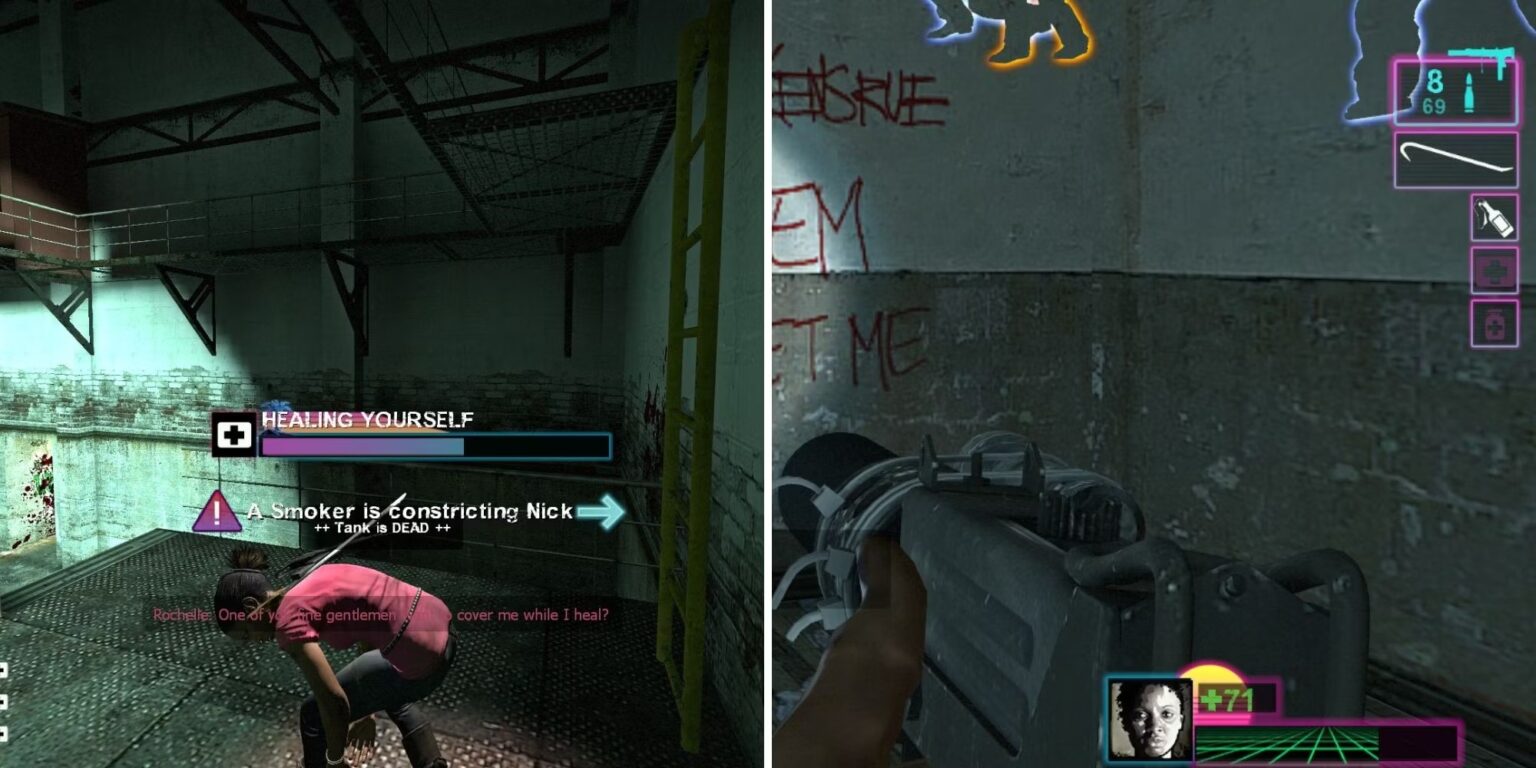1536x768 pixels.
Task: Collapse the Smoker constricting Nick alert
Action: (416, 510)
